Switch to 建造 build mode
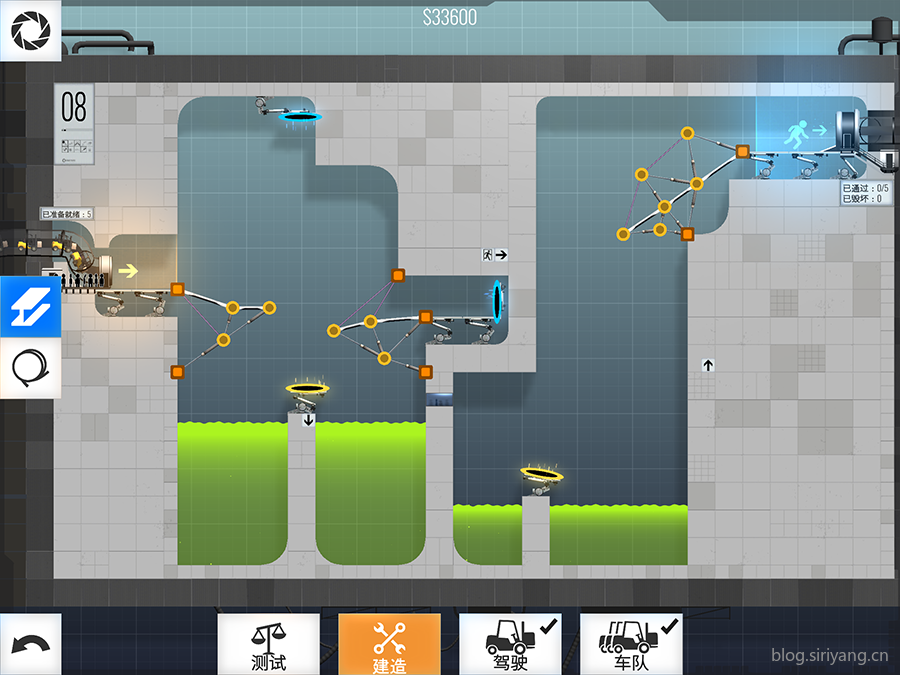900x675 pixels. pyautogui.click(x=389, y=644)
